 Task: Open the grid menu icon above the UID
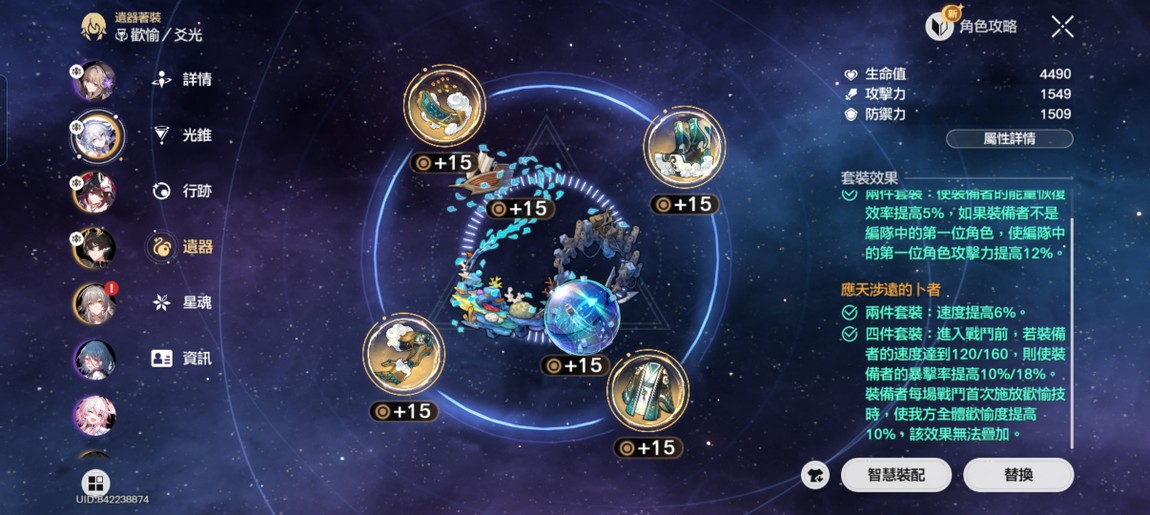click(96, 483)
